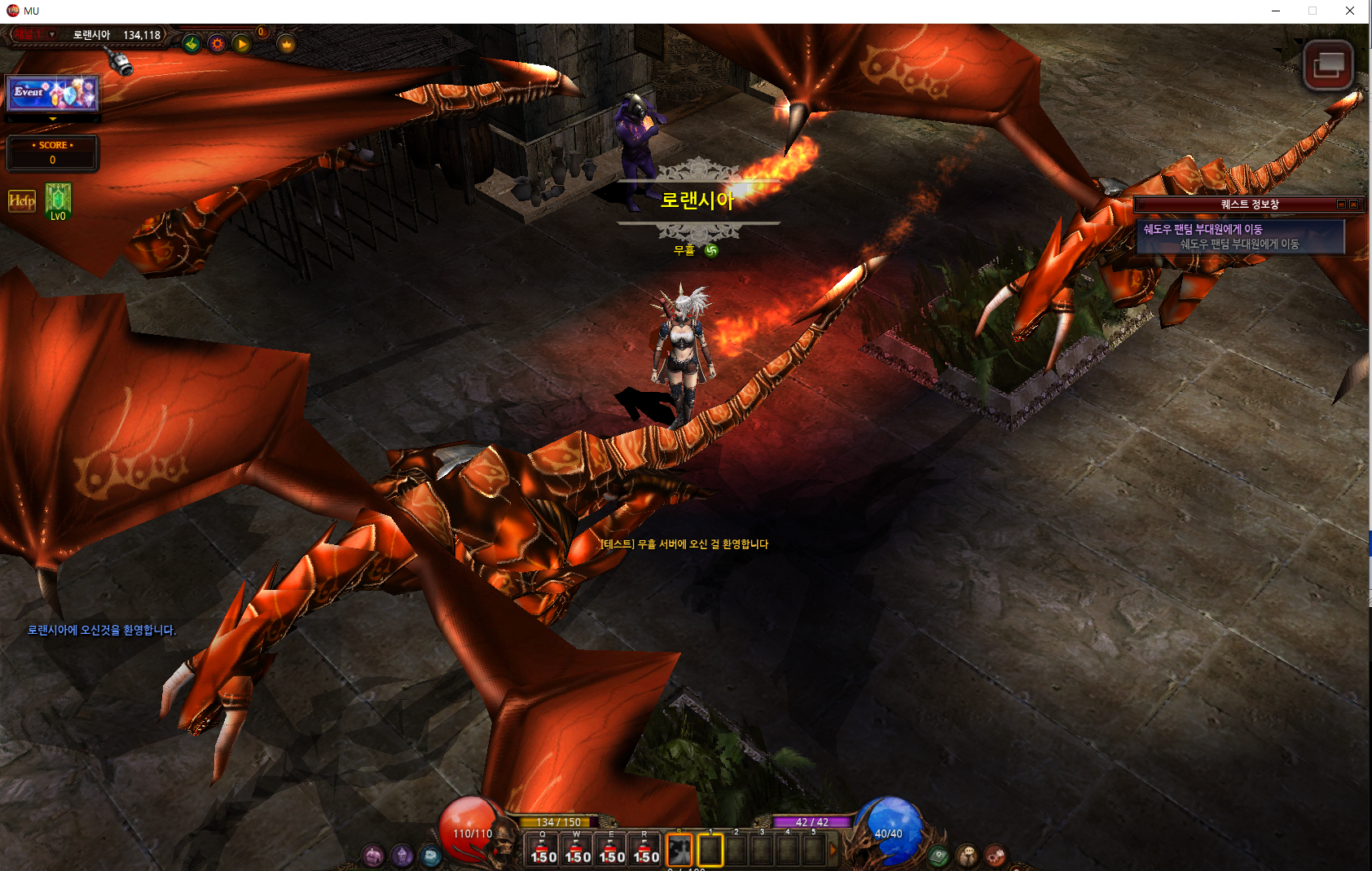The width and height of the screenshot is (1372, 871).
Task: Open the pink treasure chest icon
Action: [x=373, y=856]
